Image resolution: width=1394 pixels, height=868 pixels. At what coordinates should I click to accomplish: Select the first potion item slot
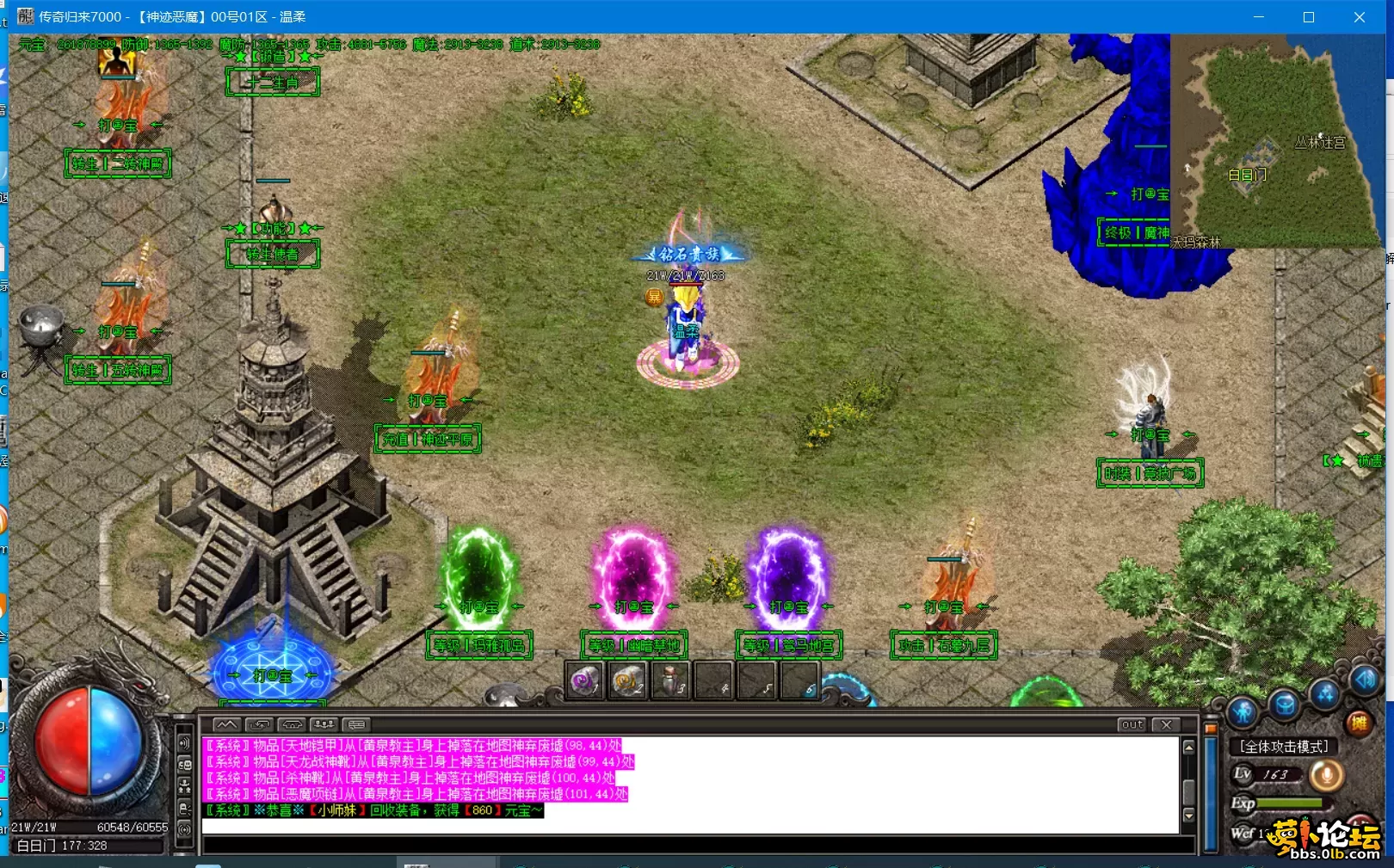pyautogui.click(x=584, y=682)
